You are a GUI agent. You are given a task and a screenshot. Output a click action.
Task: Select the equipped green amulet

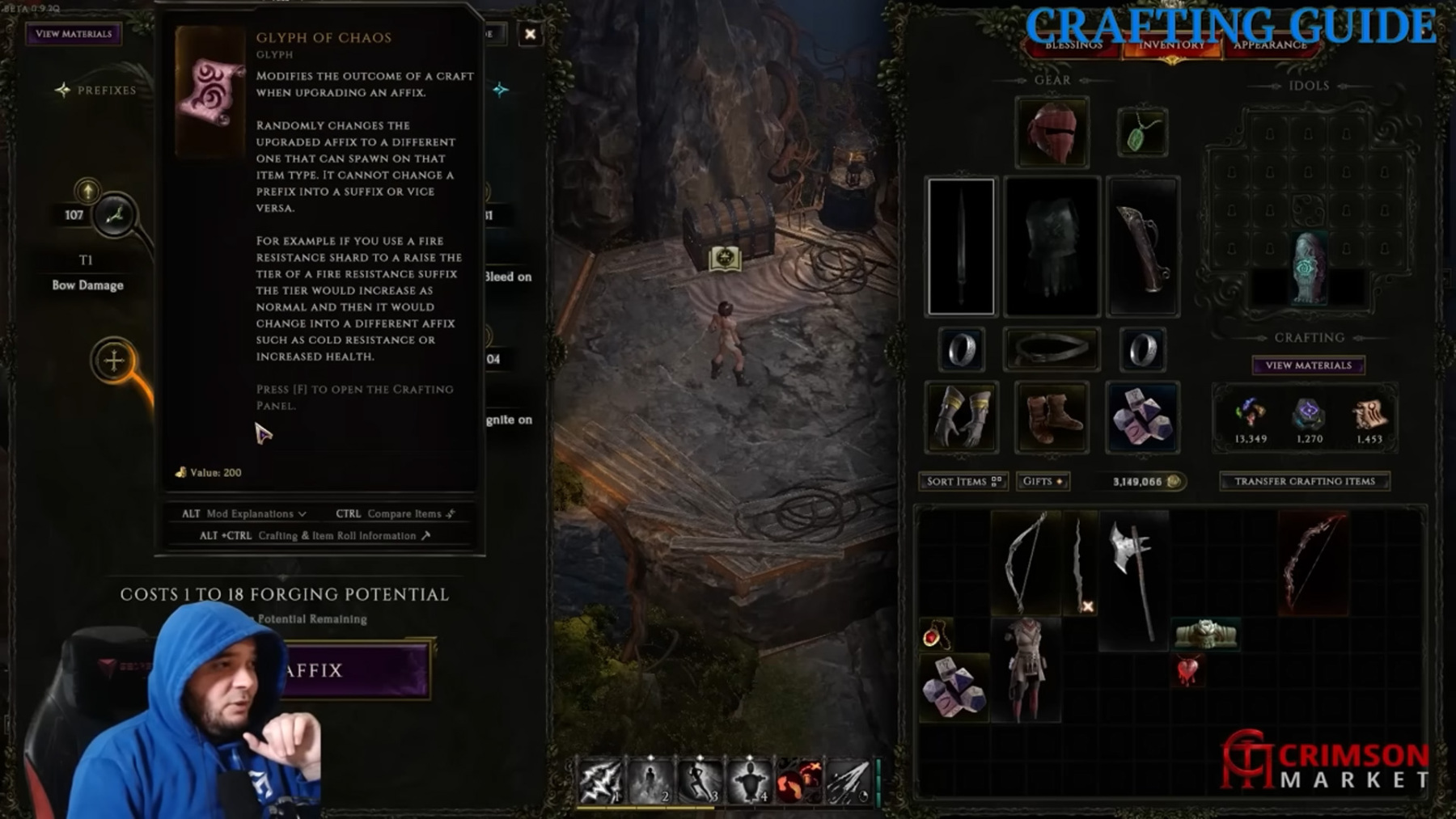(1141, 133)
